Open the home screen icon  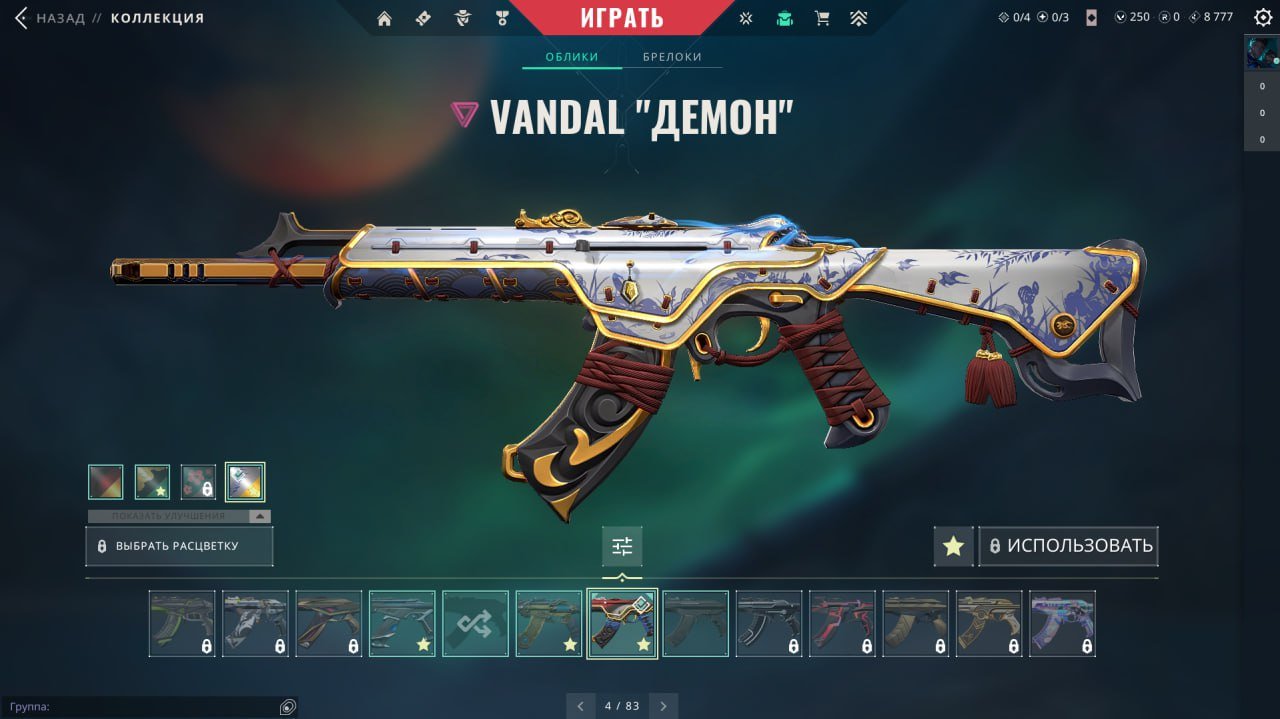click(x=384, y=18)
